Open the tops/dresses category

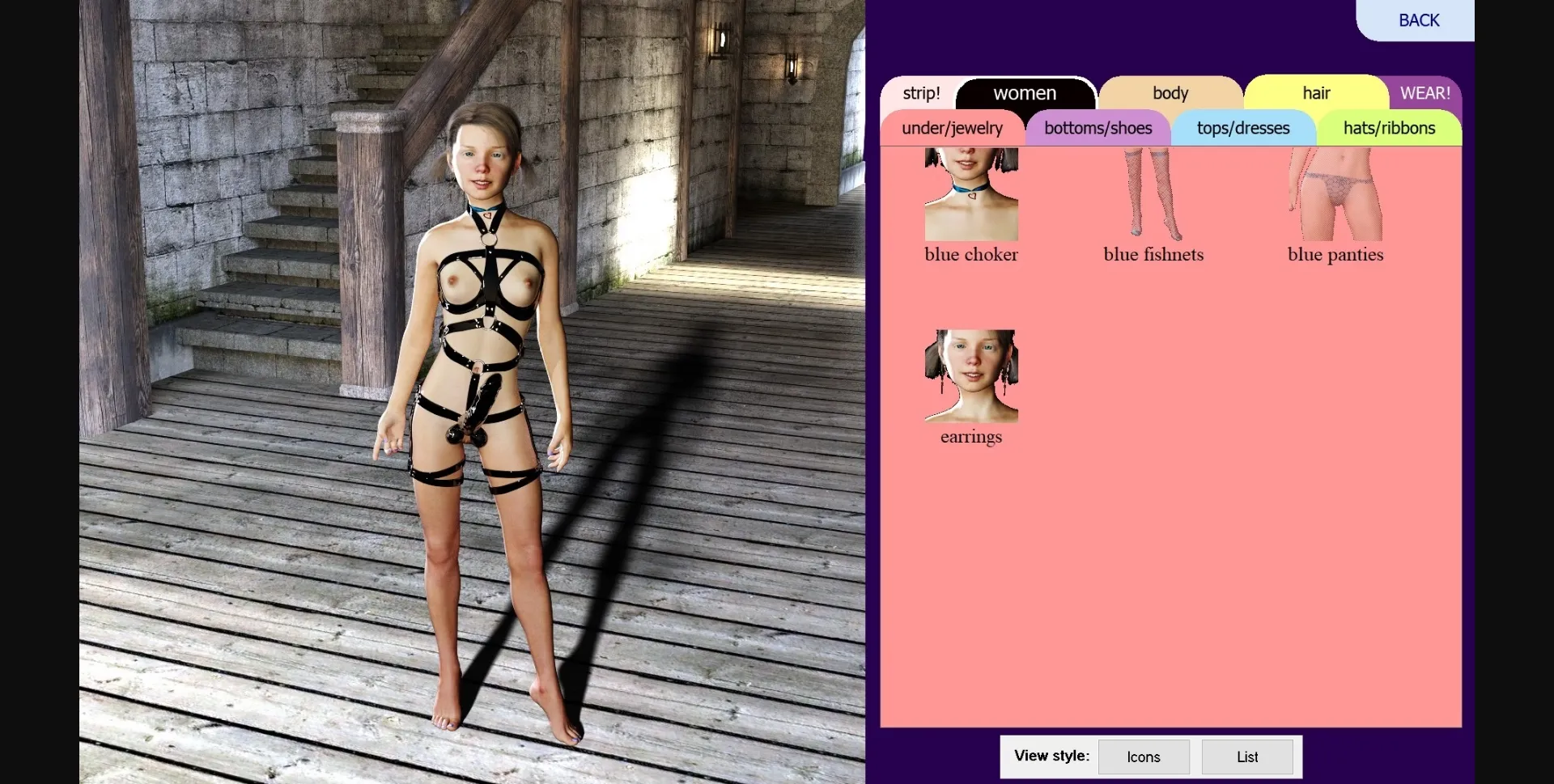click(x=1242, y=128)
